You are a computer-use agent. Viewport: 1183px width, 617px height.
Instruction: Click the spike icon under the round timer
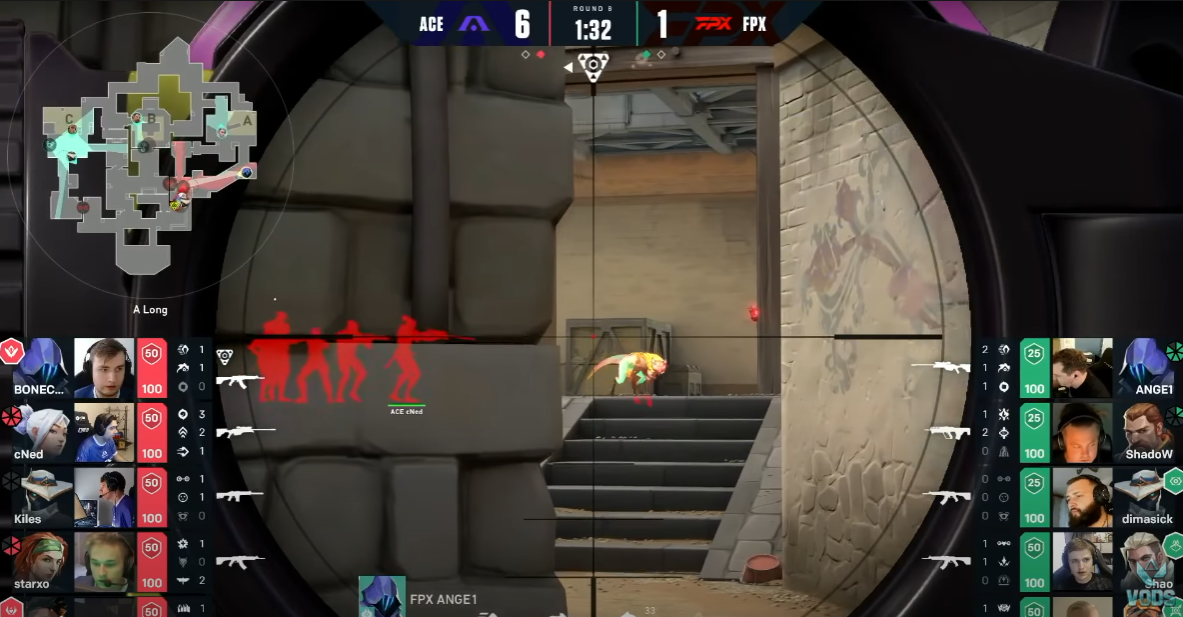pyautogui.click(x=593, y=67)
